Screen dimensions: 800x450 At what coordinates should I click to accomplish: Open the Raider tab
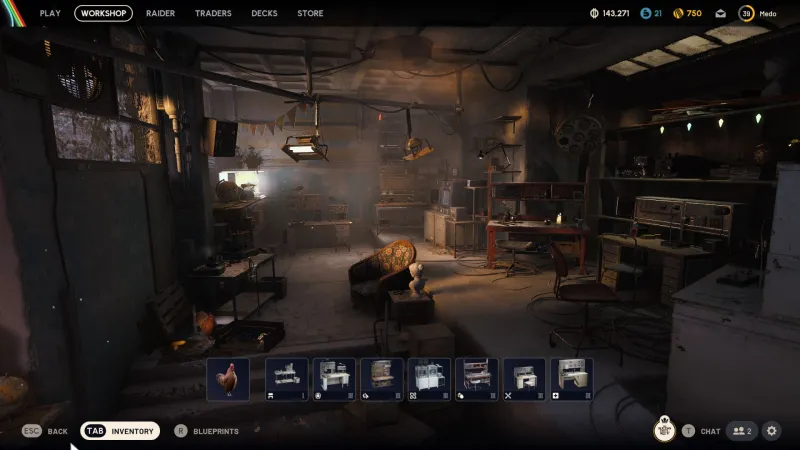click(160, 13)
